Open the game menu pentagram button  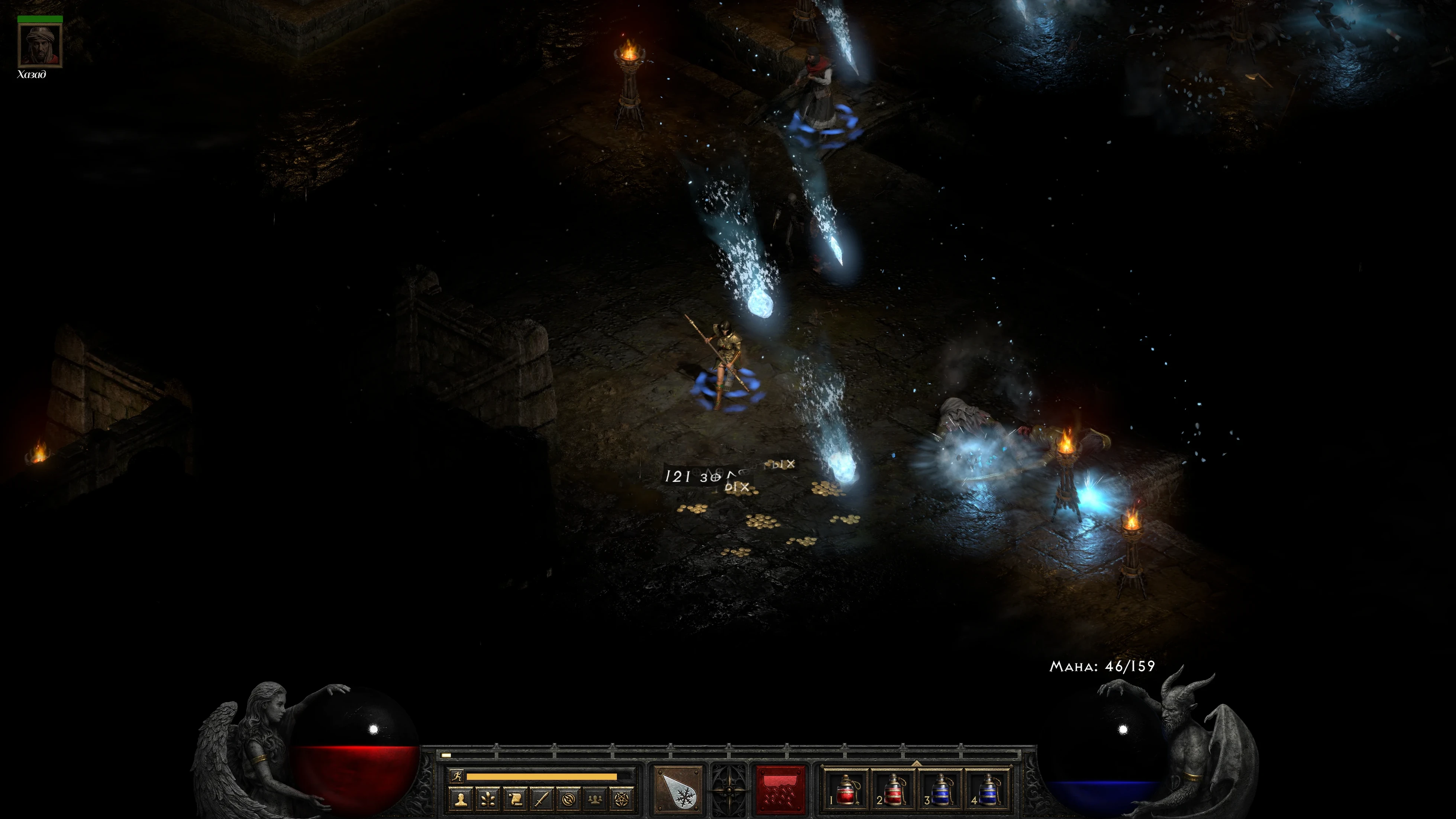(621, 799)
